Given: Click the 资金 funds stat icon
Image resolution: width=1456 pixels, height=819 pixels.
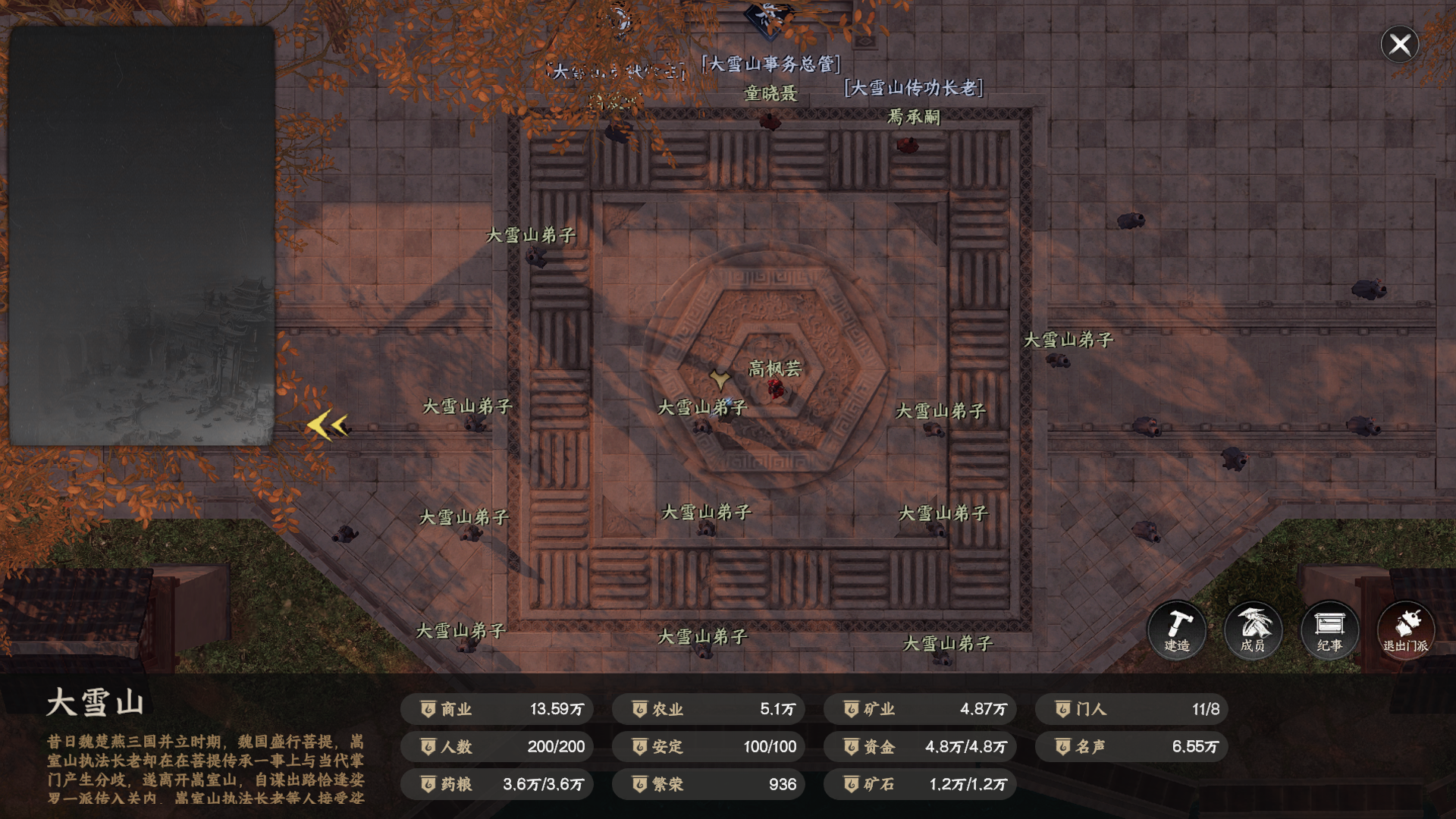Looking at the screenshot, I should point(851,747).
